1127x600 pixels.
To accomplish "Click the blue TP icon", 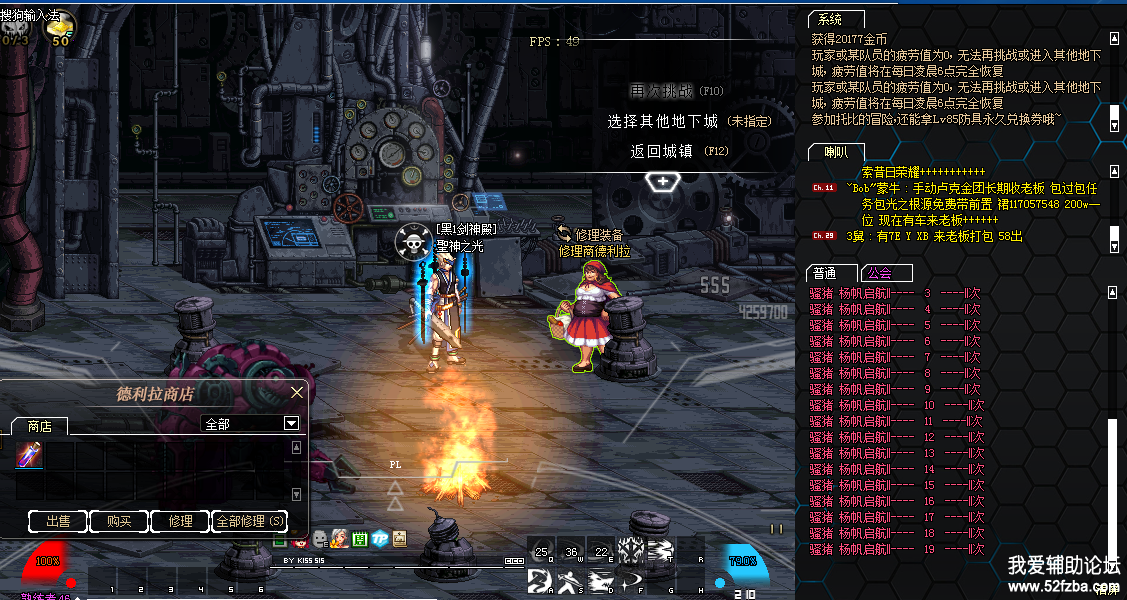I will [380, 538].
